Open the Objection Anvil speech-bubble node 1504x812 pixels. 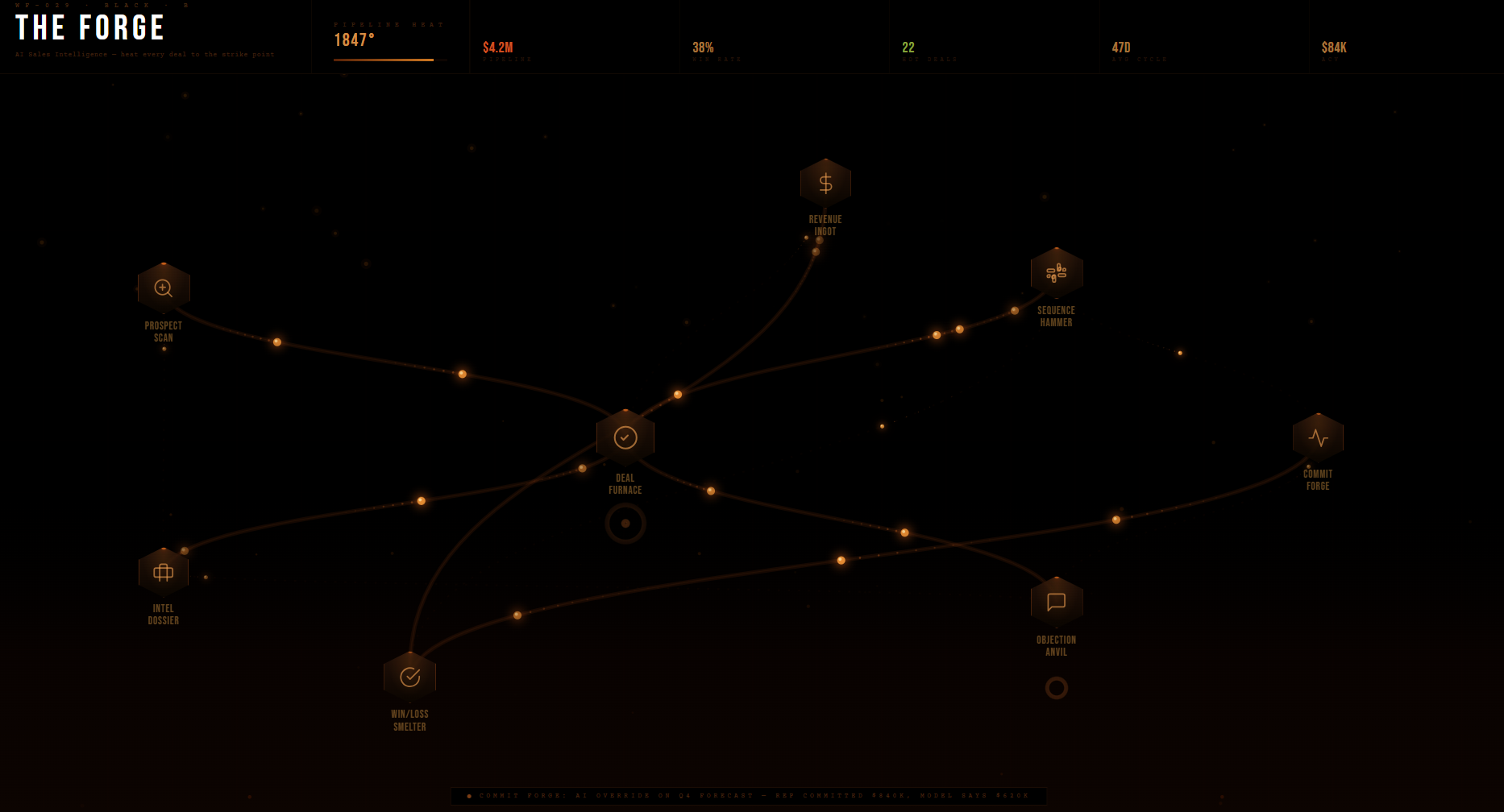[x=1057, y=602]
